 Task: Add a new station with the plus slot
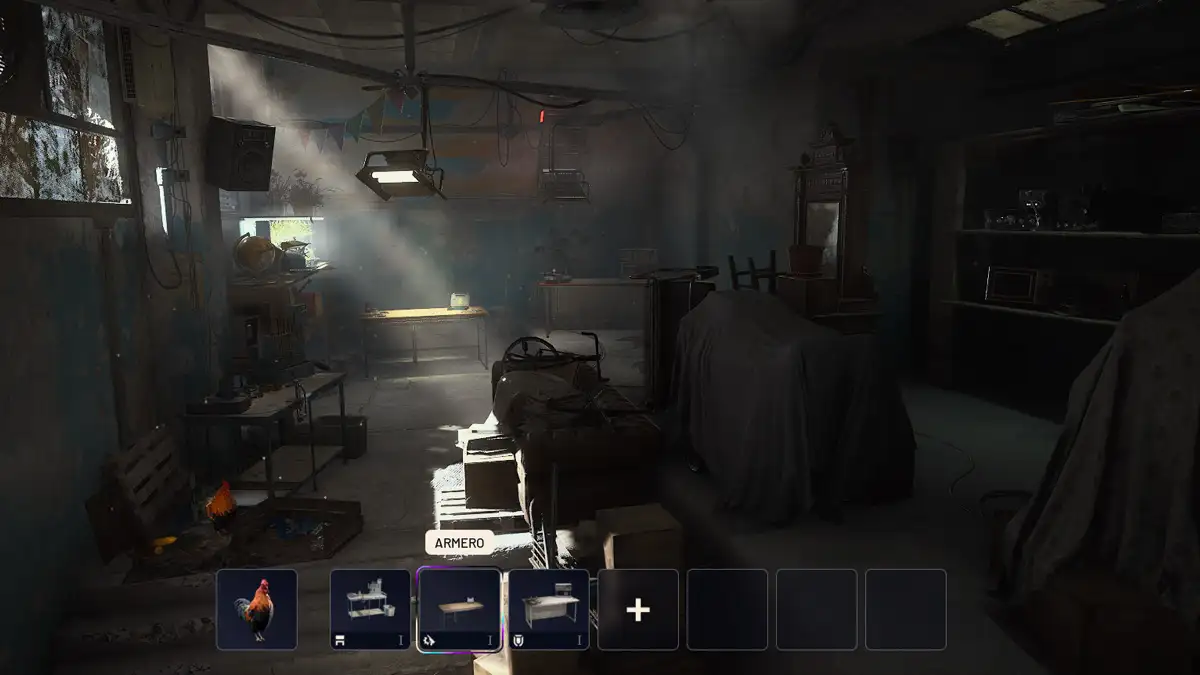pyautogui.click(x=638, y=609)
